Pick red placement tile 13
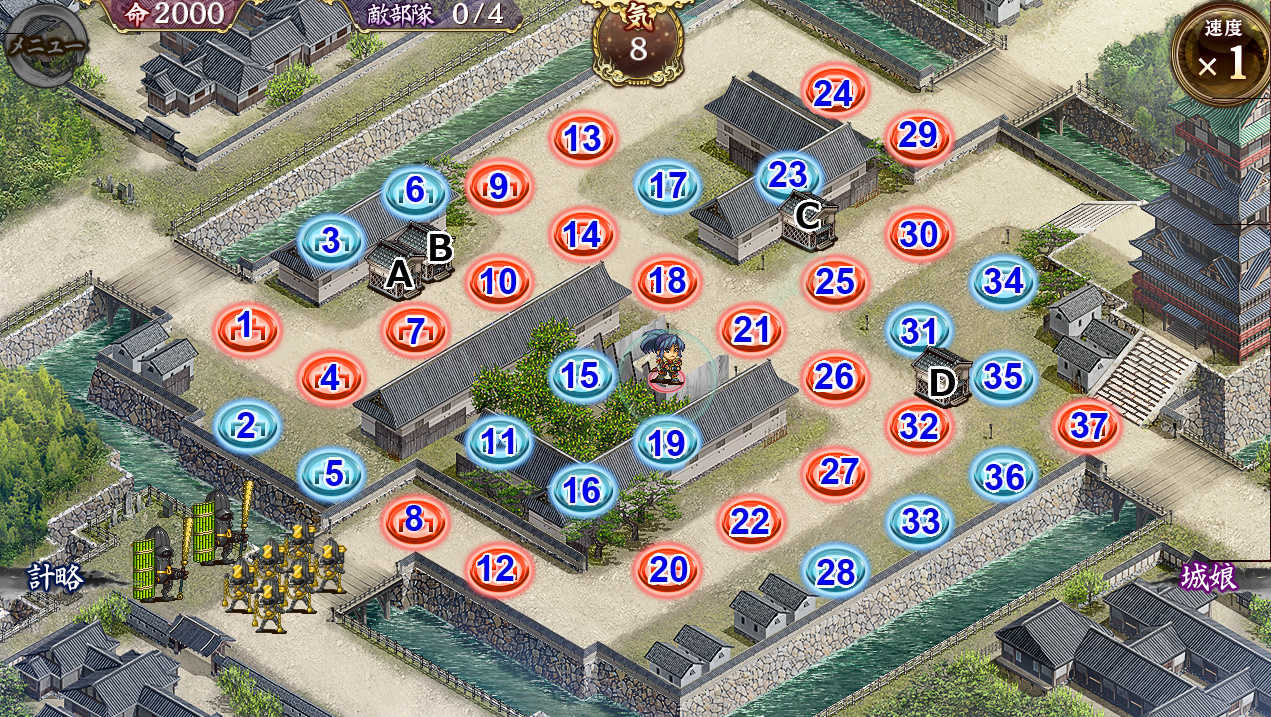Screen dimensions: 1271x717 [x=583, y=139]
